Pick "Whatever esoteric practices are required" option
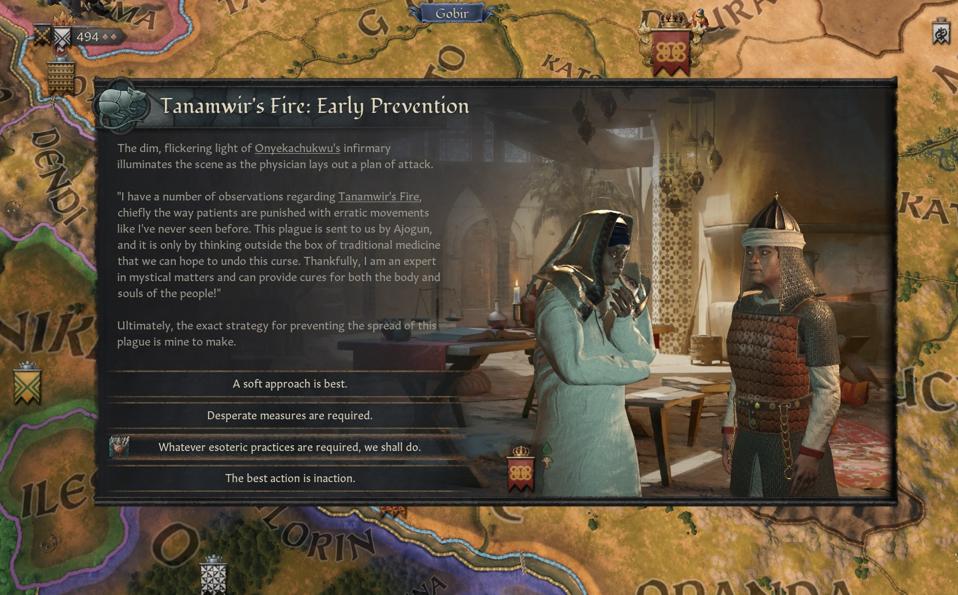Image resolution: width=958 pixels, height=595 pixels. pos(290,447)
